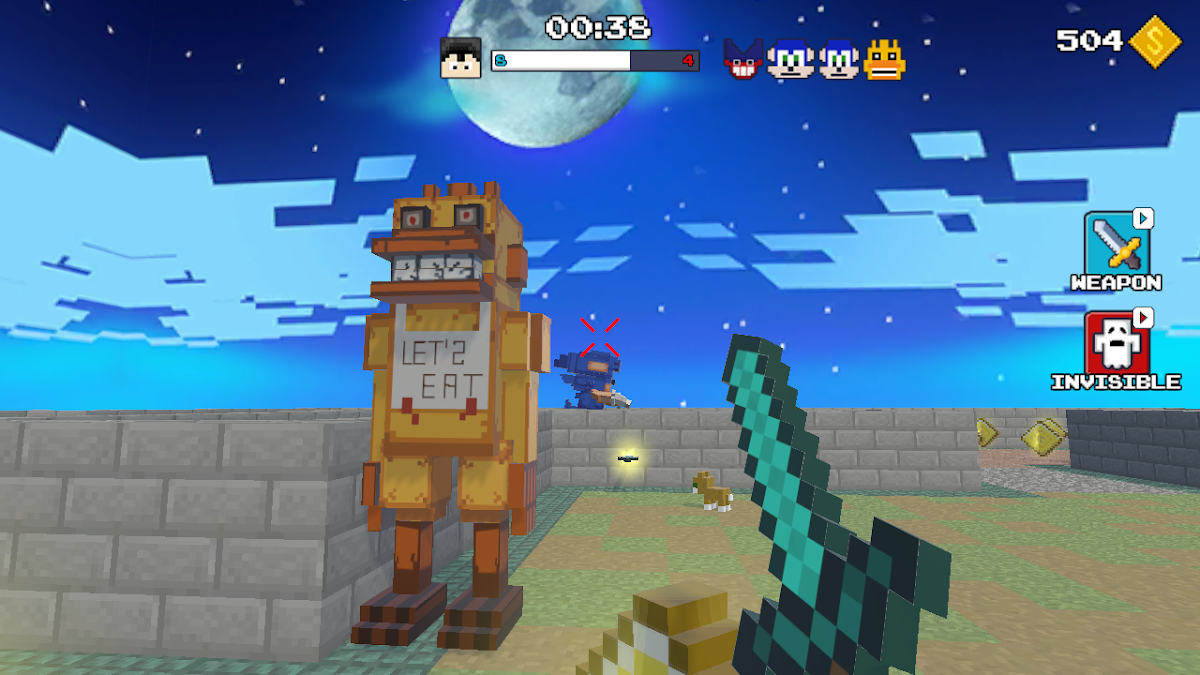
Task: Select the yellow chicken avatar
Action: pos(885,59)
